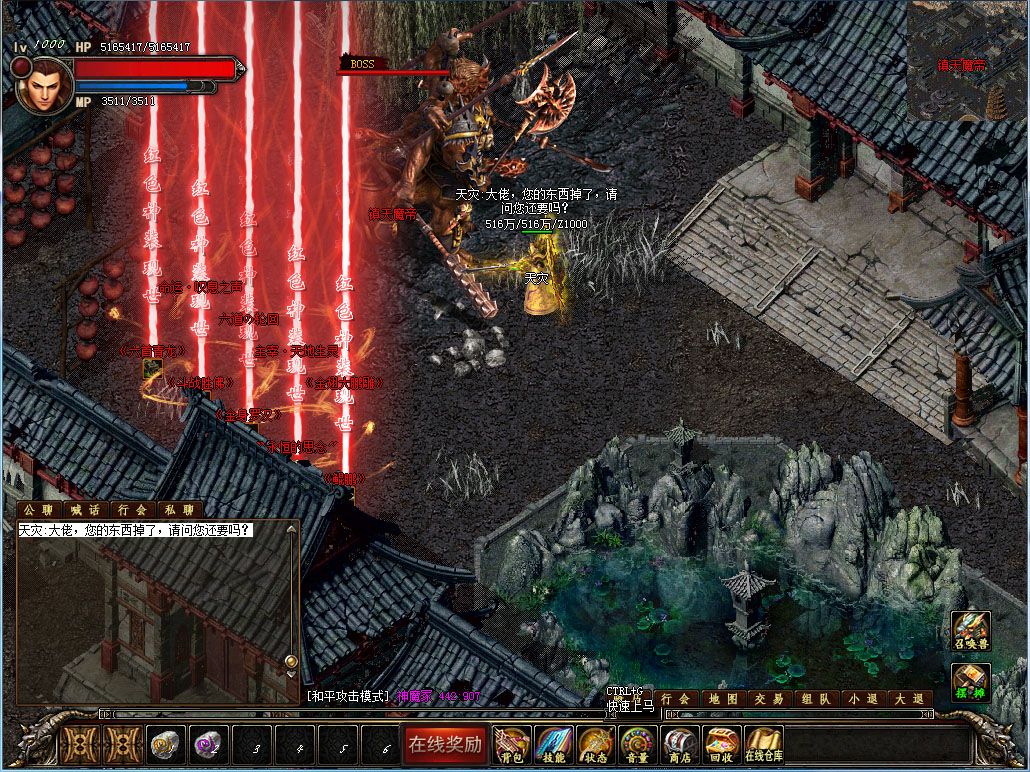Open the 背包 bag icon
Viewport: 1030px width, 772px height.
pyautogui.click(x=513, y=744)
